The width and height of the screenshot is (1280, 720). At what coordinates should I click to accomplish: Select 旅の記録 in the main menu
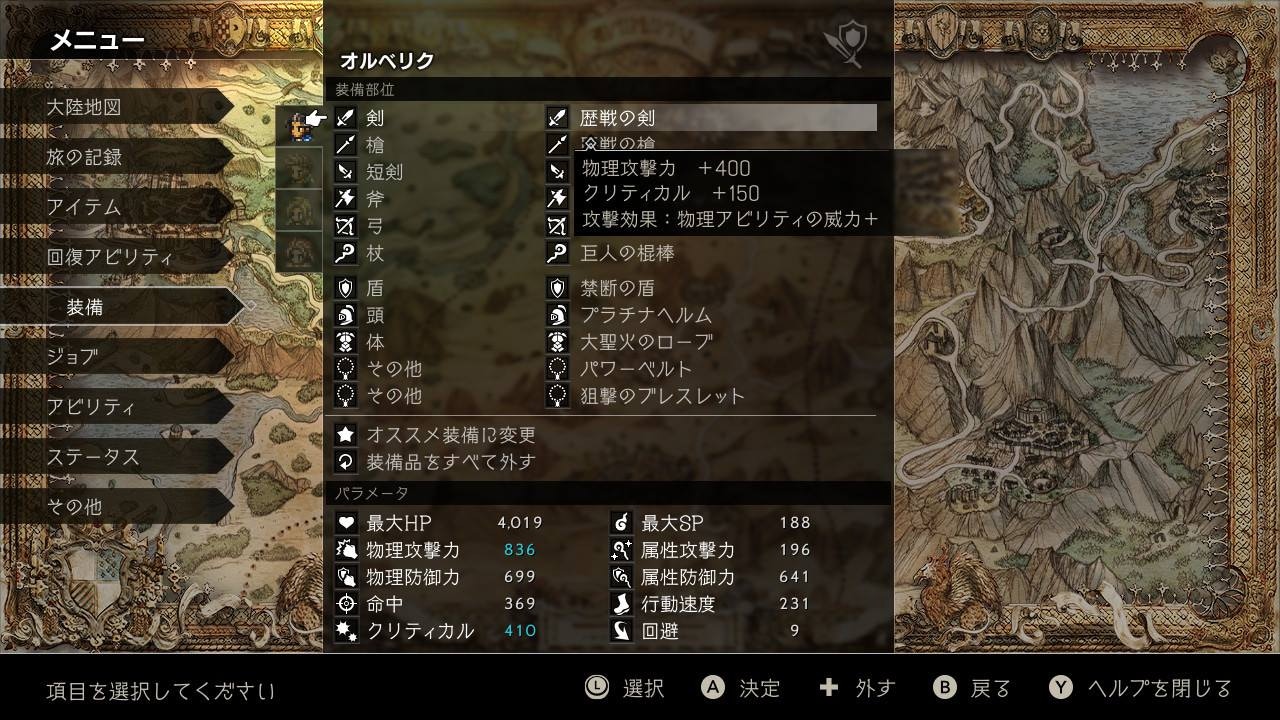(x=84, y=157)
